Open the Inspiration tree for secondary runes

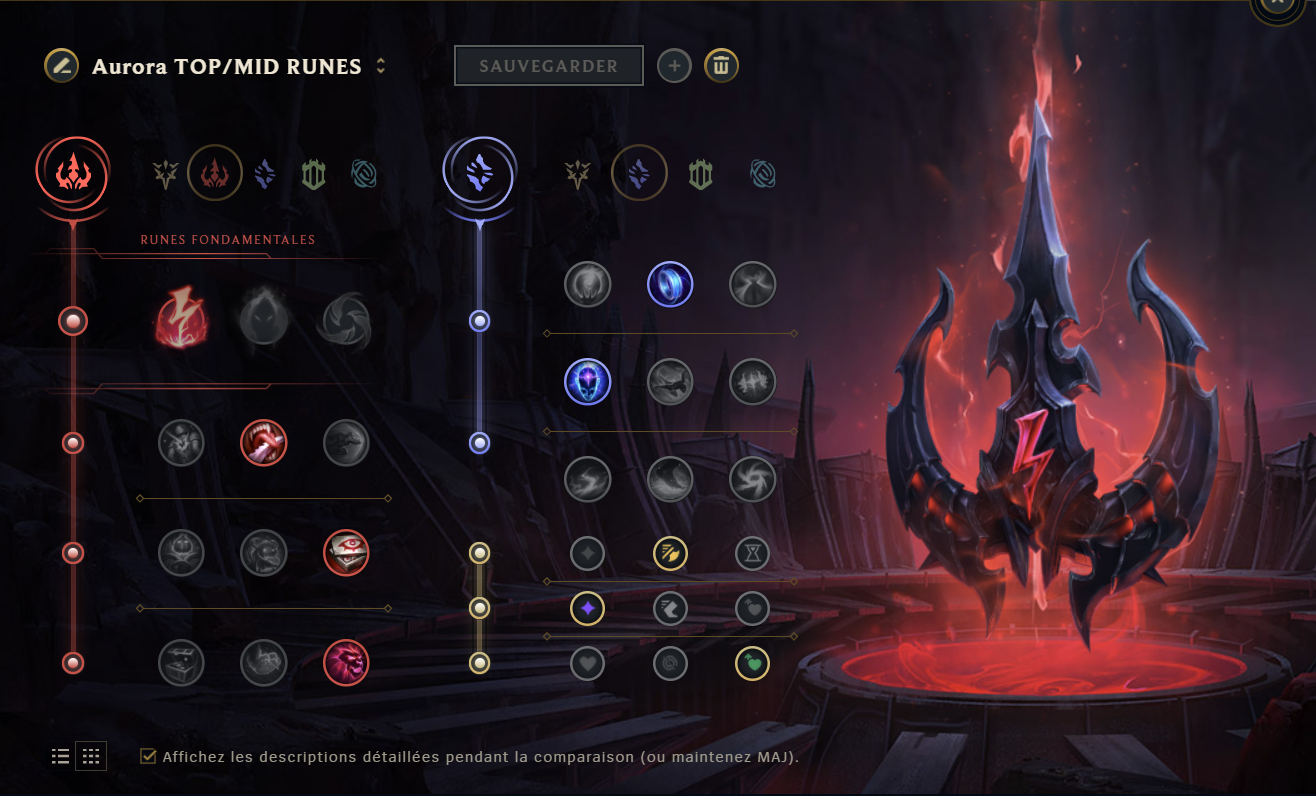click(x=762, y=173)
